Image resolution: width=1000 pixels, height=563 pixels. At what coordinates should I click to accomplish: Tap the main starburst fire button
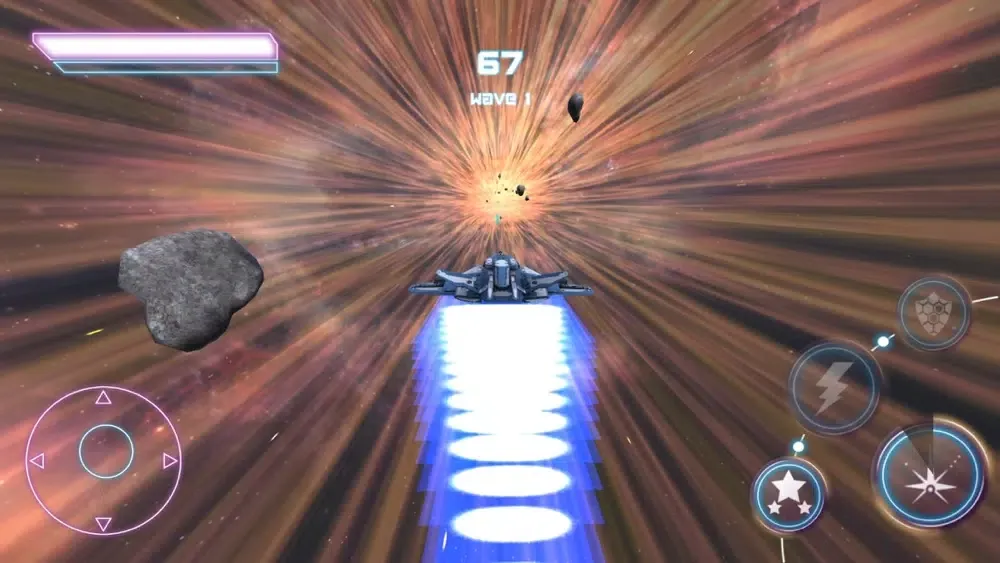click(x=930, y=474)
